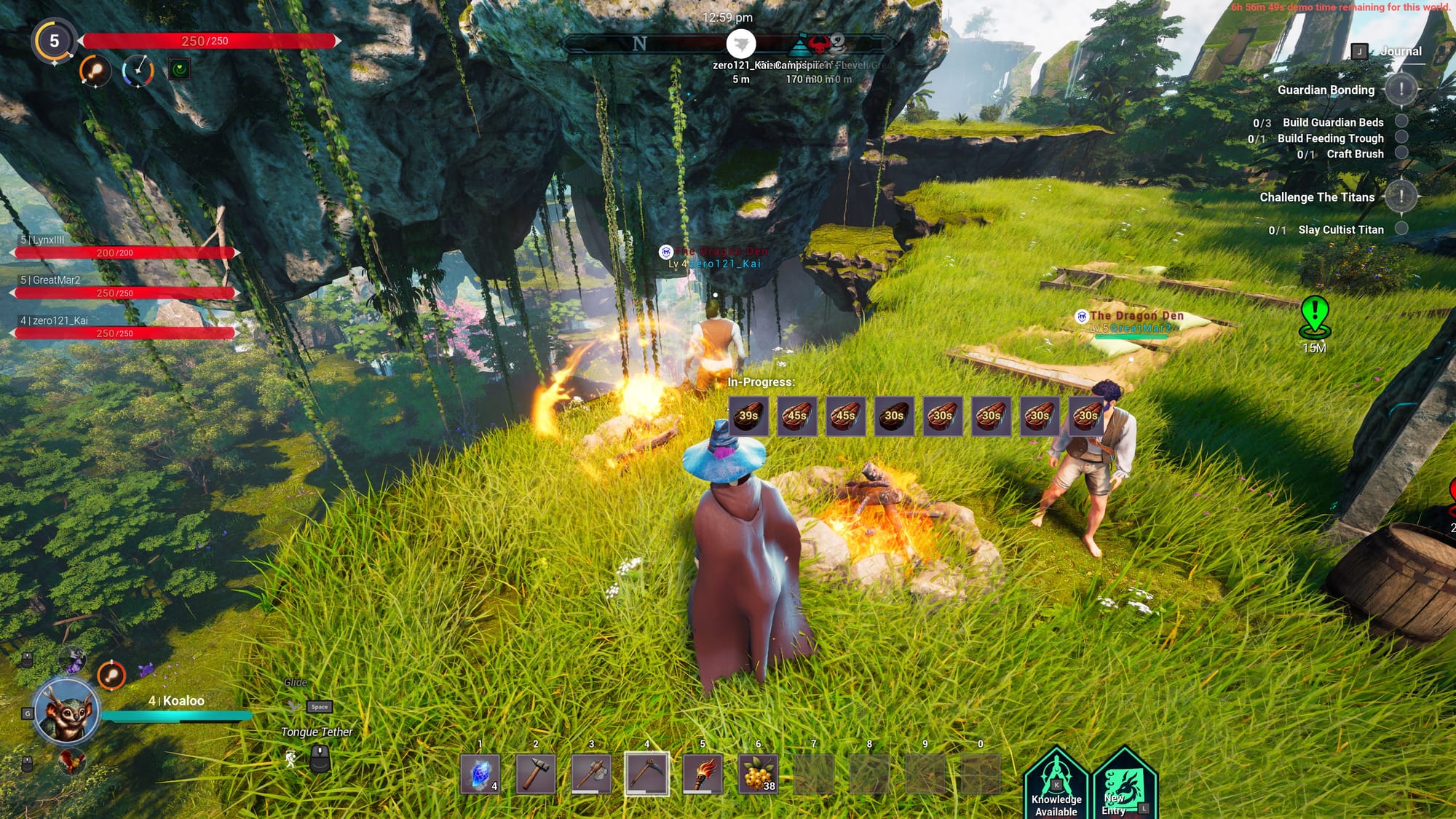Equip the hammer from the hotbar
The image size is (1456, 819).
(x=536, y=774)
